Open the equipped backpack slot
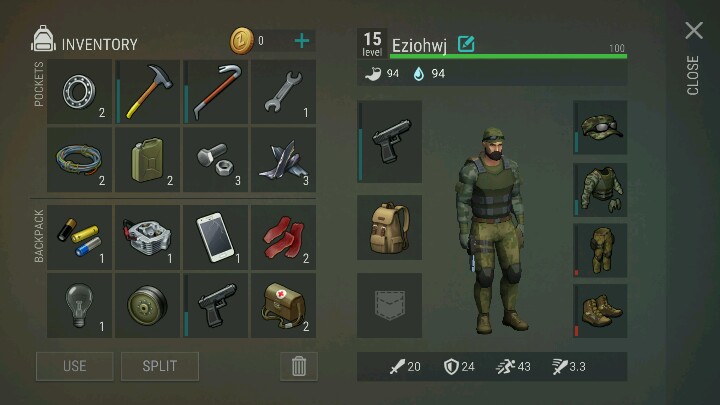The width and height of the screenshot is (720, 405). tap(389, 227)
